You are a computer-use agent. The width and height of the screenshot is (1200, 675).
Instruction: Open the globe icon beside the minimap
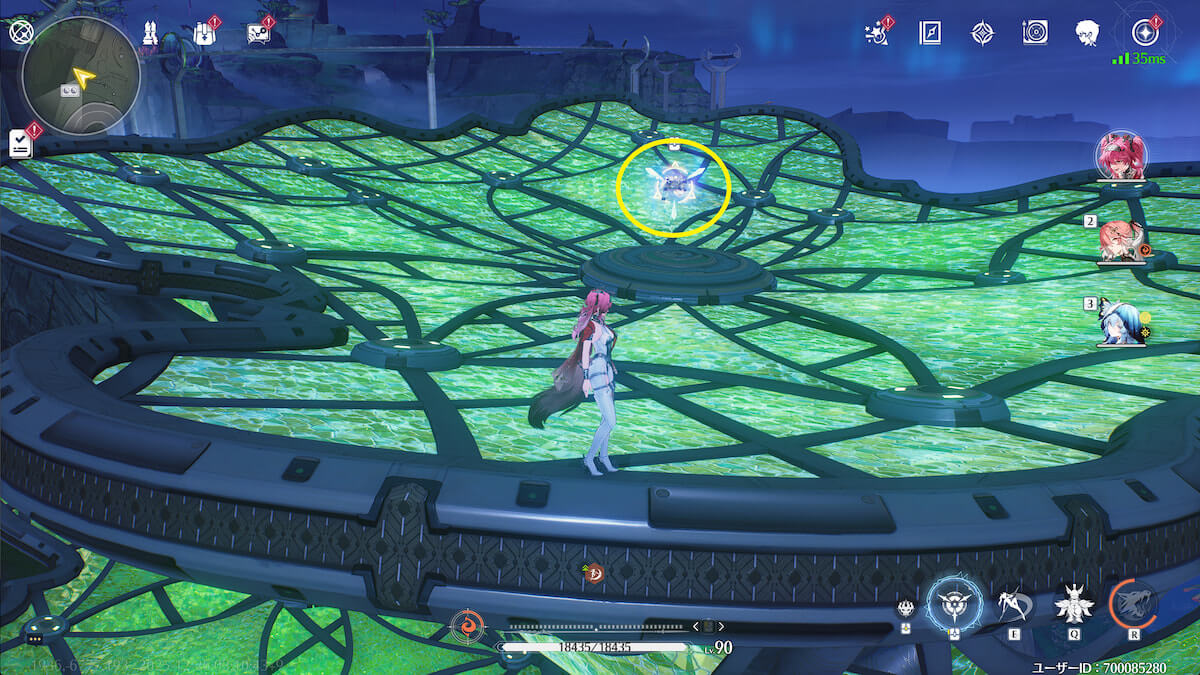tap(21, 32)
